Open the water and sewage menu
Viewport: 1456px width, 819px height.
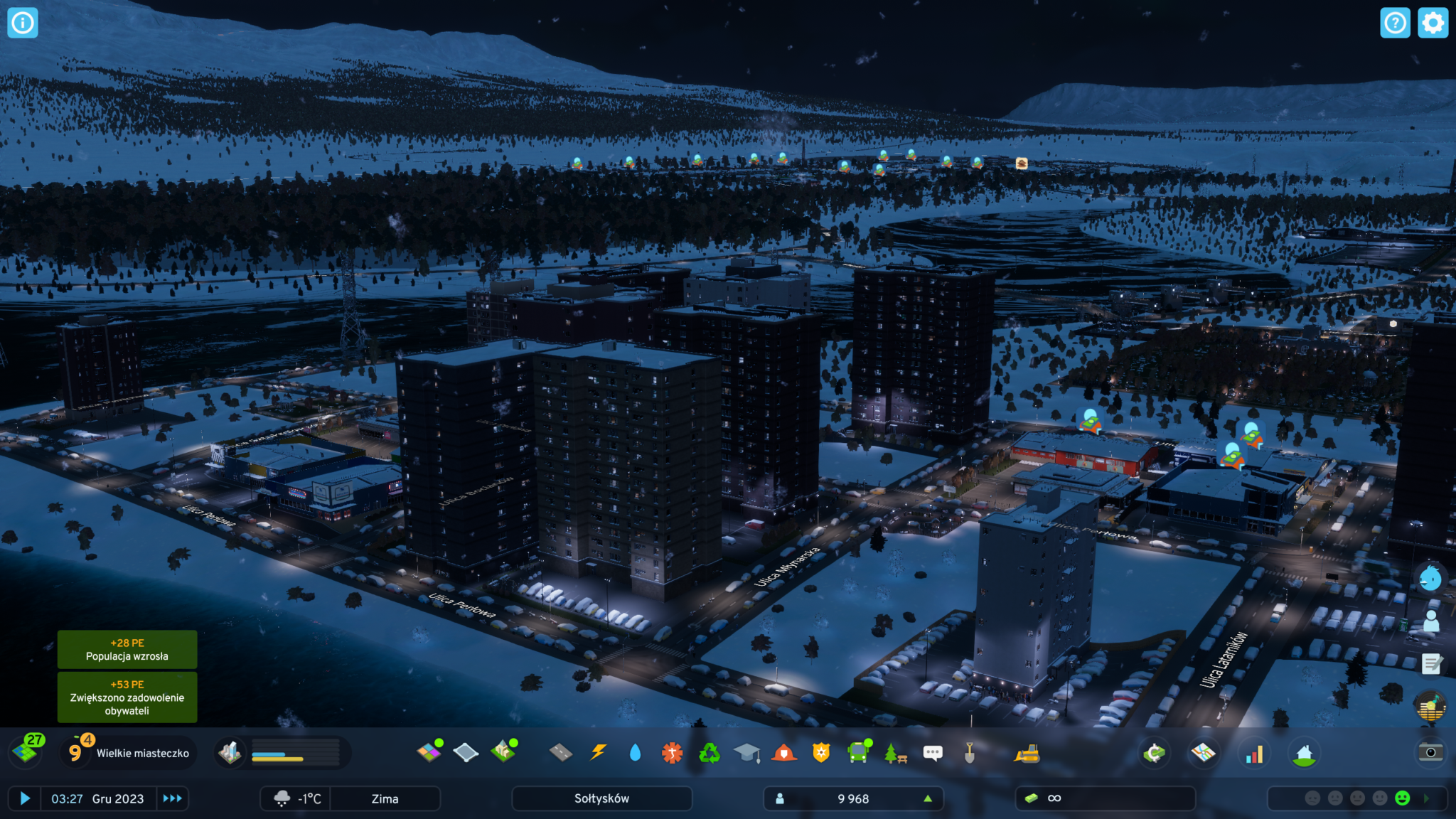[x=635, y=752]
